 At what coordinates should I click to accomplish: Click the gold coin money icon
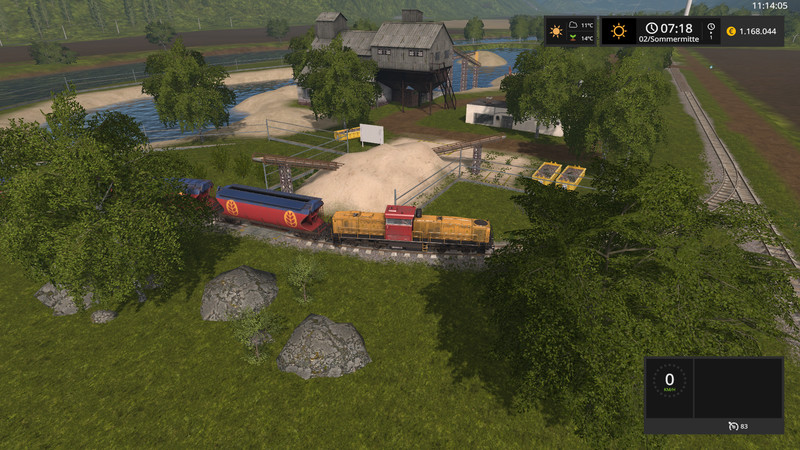731,31
